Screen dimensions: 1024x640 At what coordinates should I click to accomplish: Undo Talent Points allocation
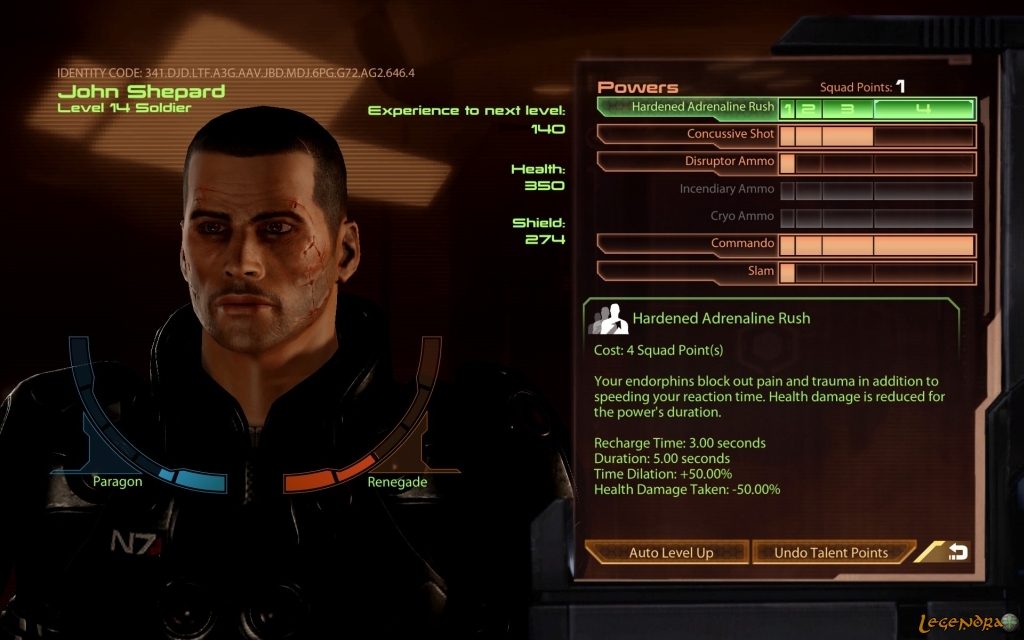[831, 552]
